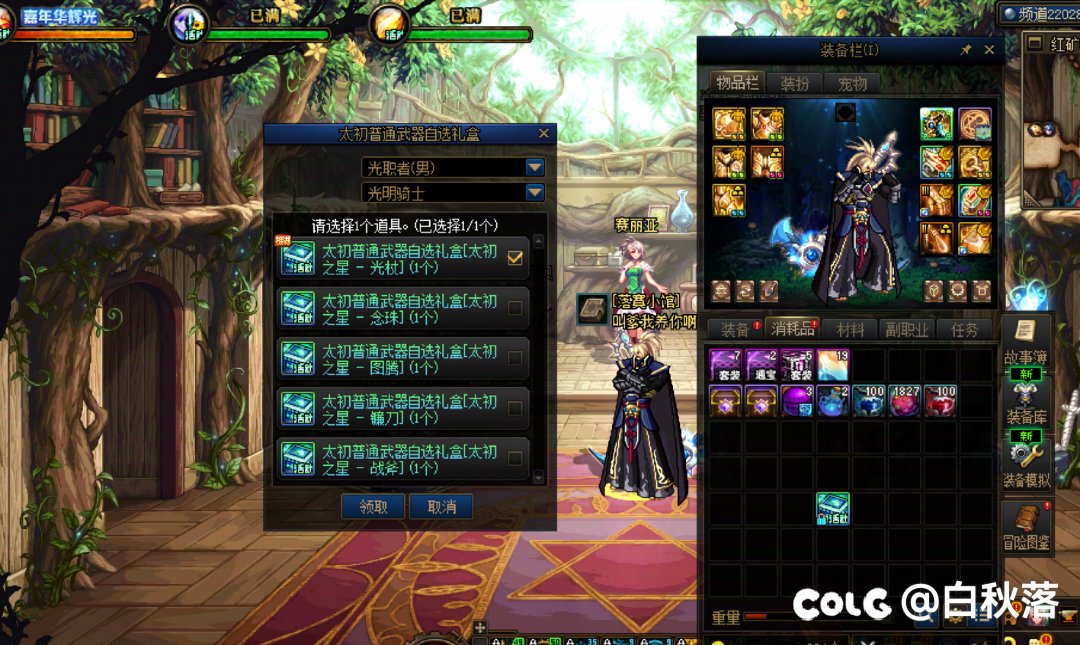Pin the 装备栏 window with the pushpin
This screenshot has height=645, width=1080.
coord(966,50)
